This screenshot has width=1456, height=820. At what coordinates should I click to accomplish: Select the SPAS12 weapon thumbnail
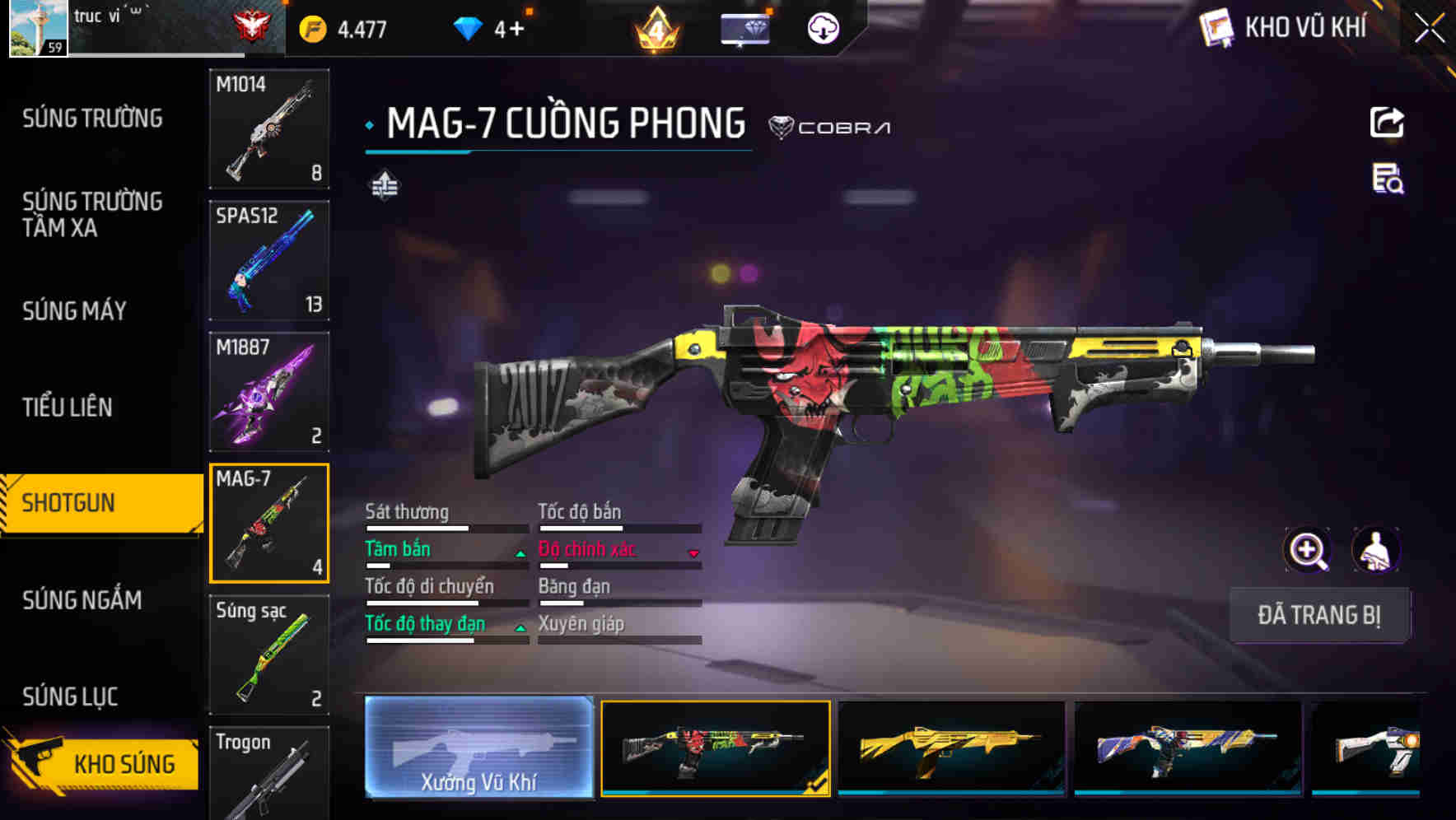click(269, 259)
